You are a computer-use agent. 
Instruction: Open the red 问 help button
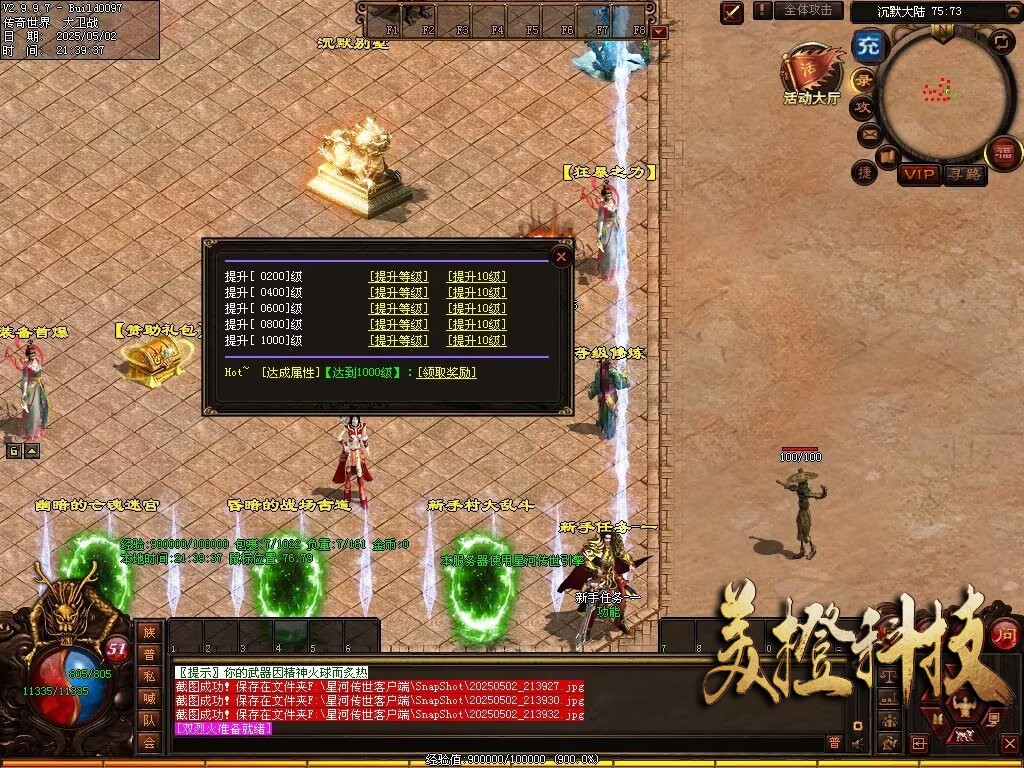click(1004, 632)
